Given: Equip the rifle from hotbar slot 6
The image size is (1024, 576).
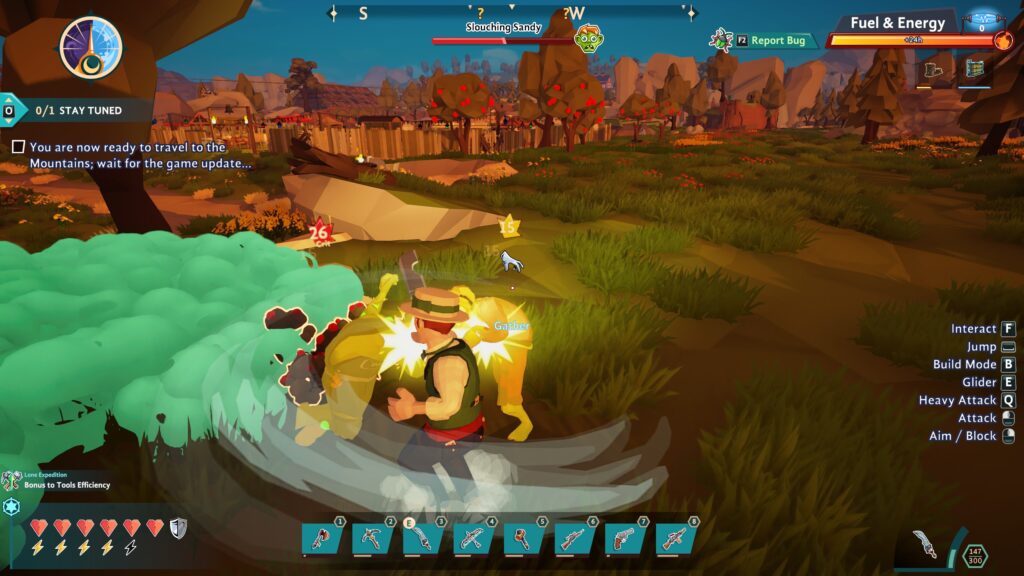Looking at the screenshot, I should [575, 539].
